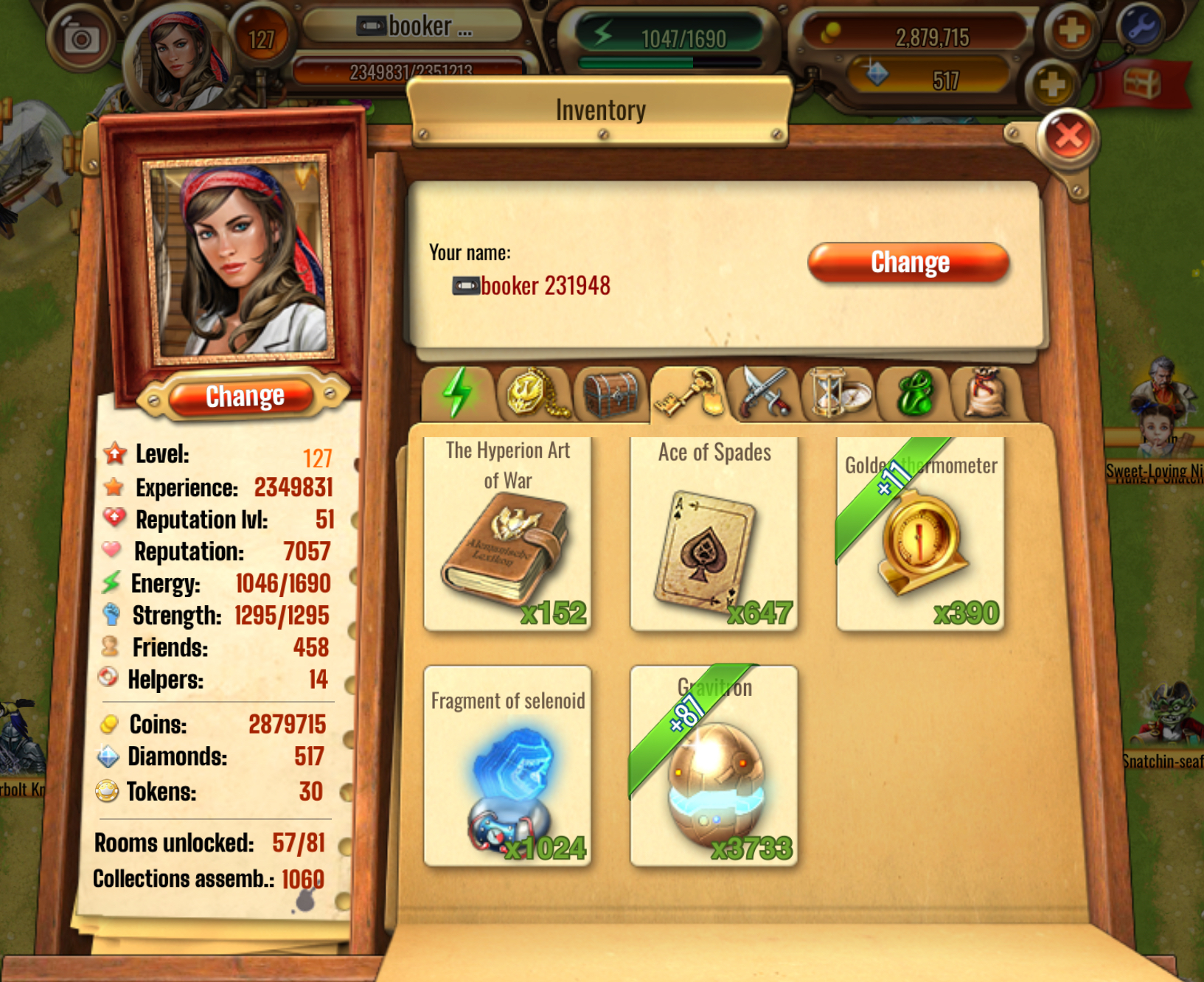The height and width of the screenshot is (982, 1204).
Task: Close the Inventory window
Action: pos(1068,136)
